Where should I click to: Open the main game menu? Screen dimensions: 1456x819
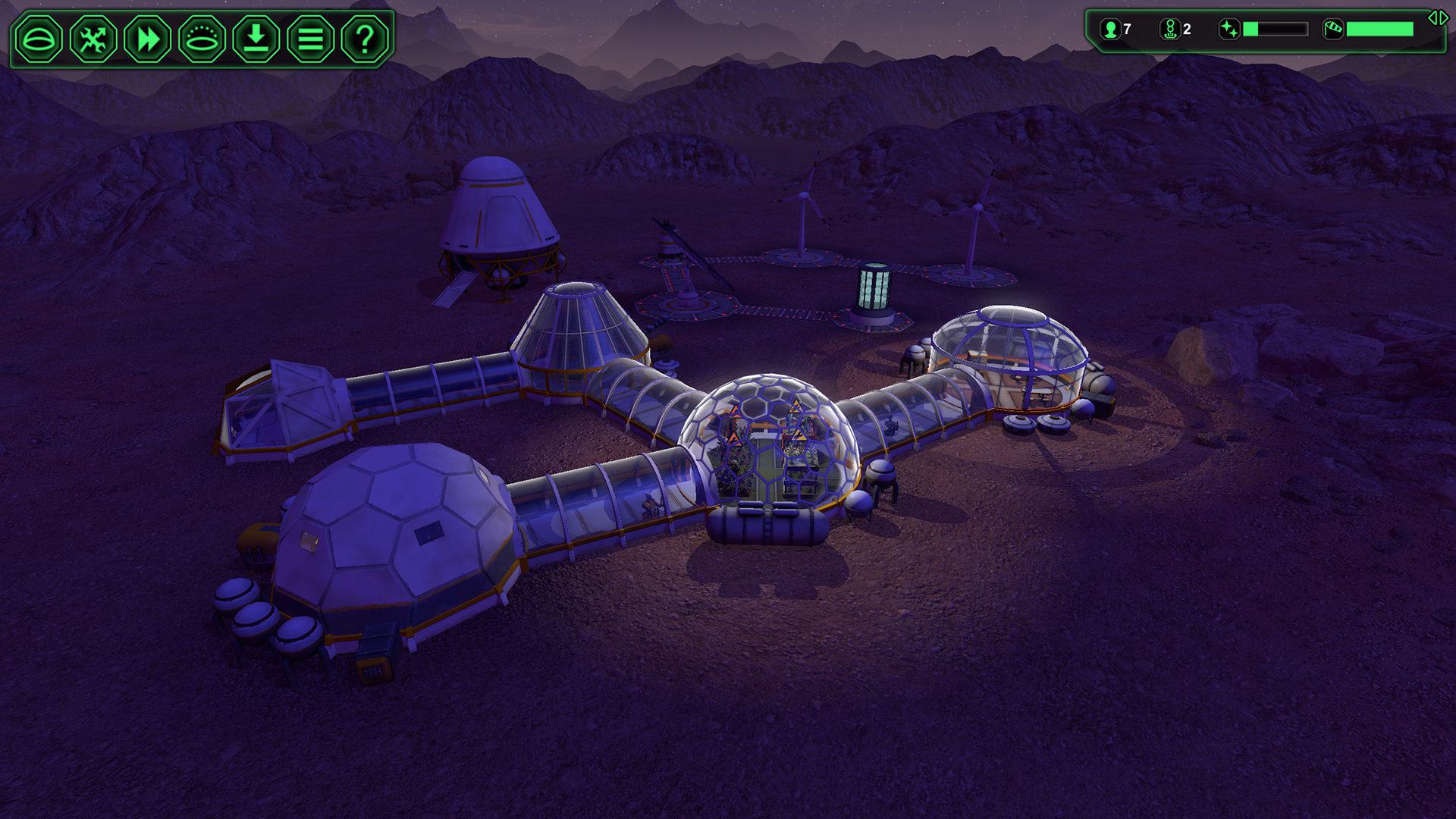point(309,39)
